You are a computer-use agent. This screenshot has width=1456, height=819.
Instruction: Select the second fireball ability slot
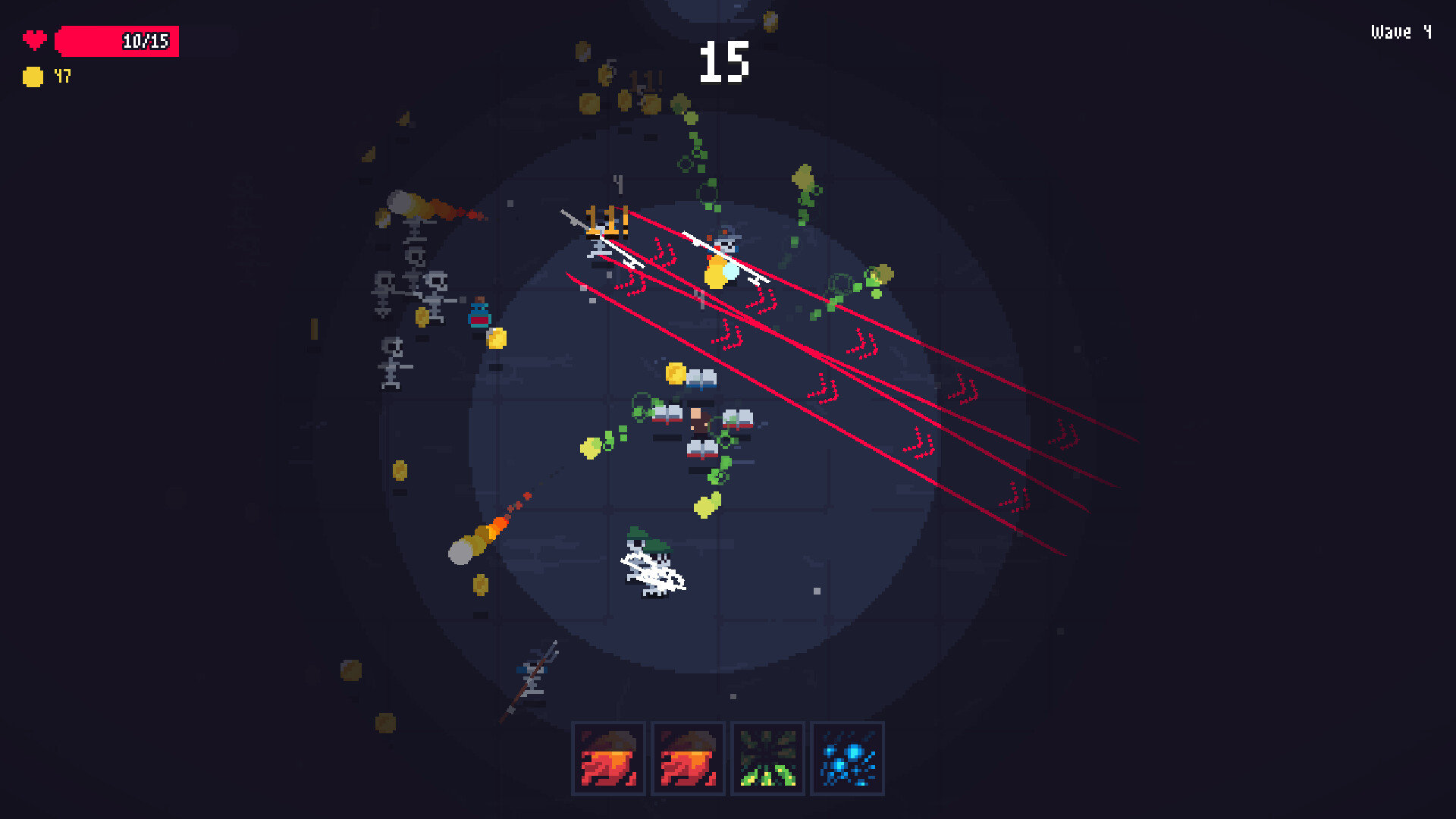[688, 758]
